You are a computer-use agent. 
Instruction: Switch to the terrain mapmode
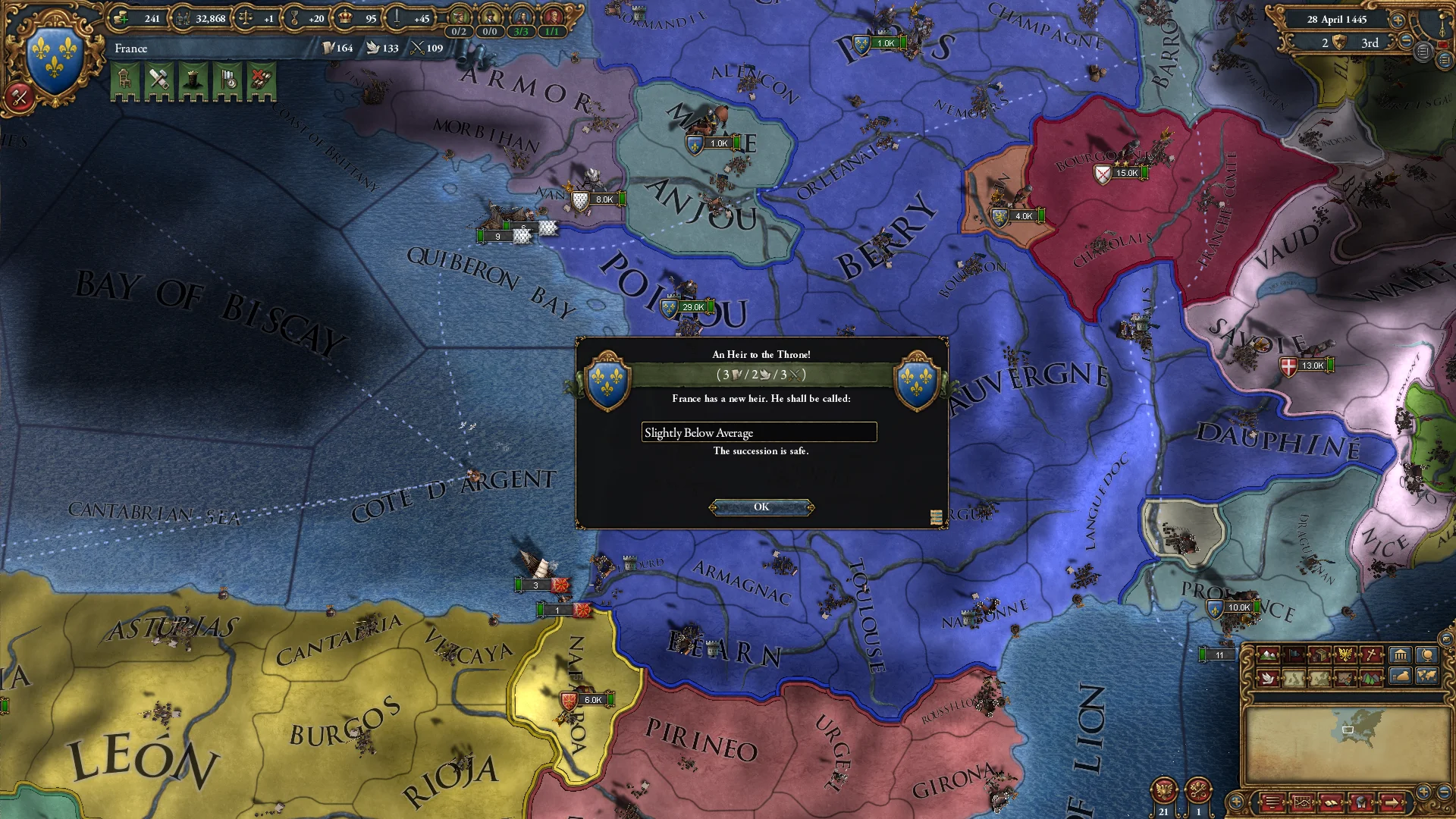pyautogui.click(x=1267, y=654)
